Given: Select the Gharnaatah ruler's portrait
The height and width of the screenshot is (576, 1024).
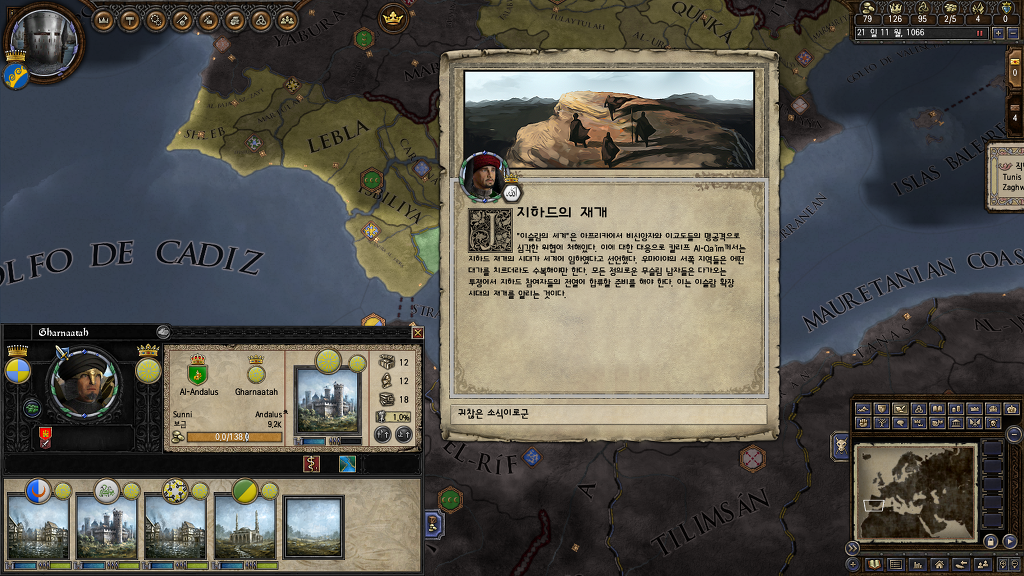Looking at the screenshot, I should click(x=83, y=383).
